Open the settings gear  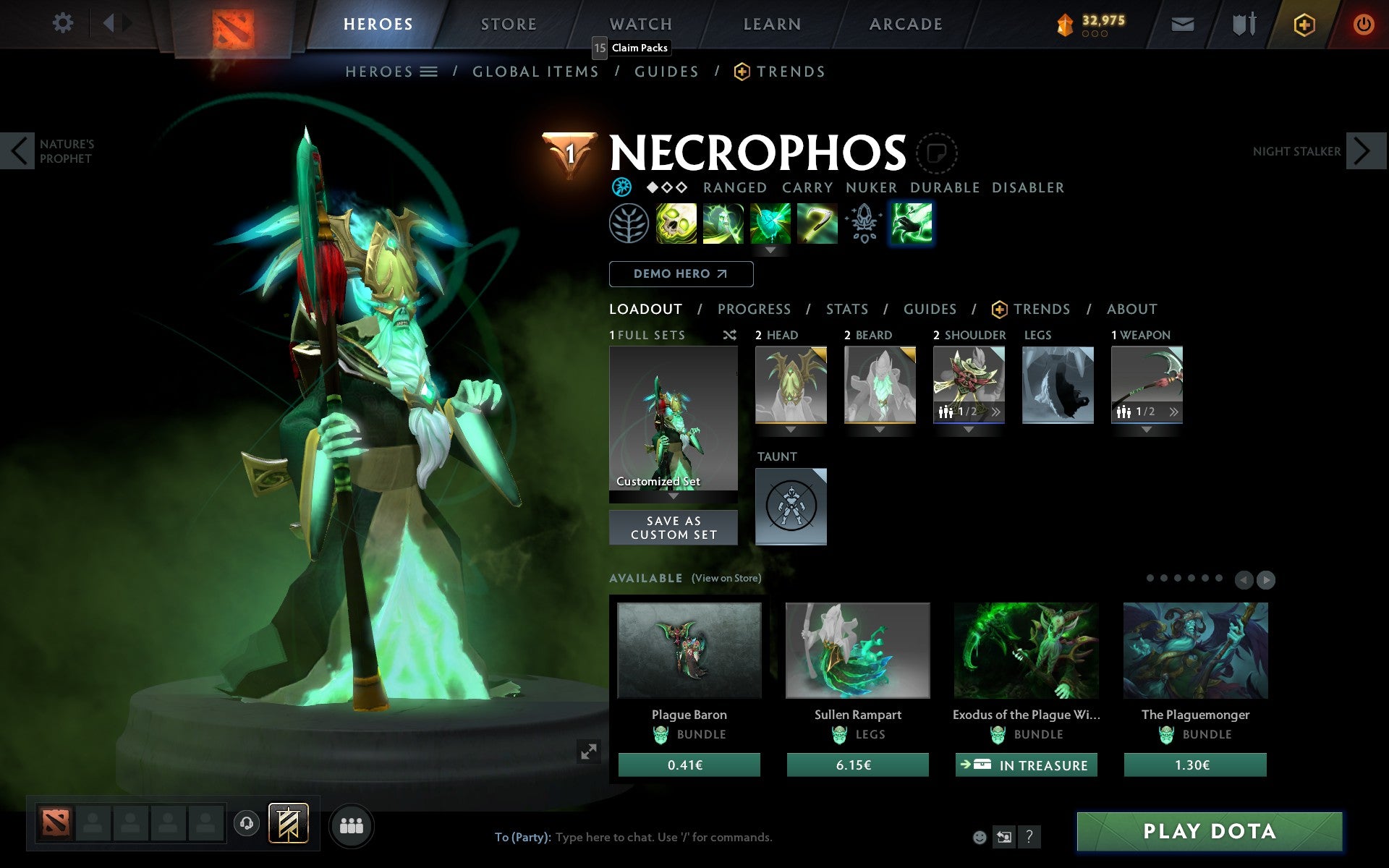point(64,22)
